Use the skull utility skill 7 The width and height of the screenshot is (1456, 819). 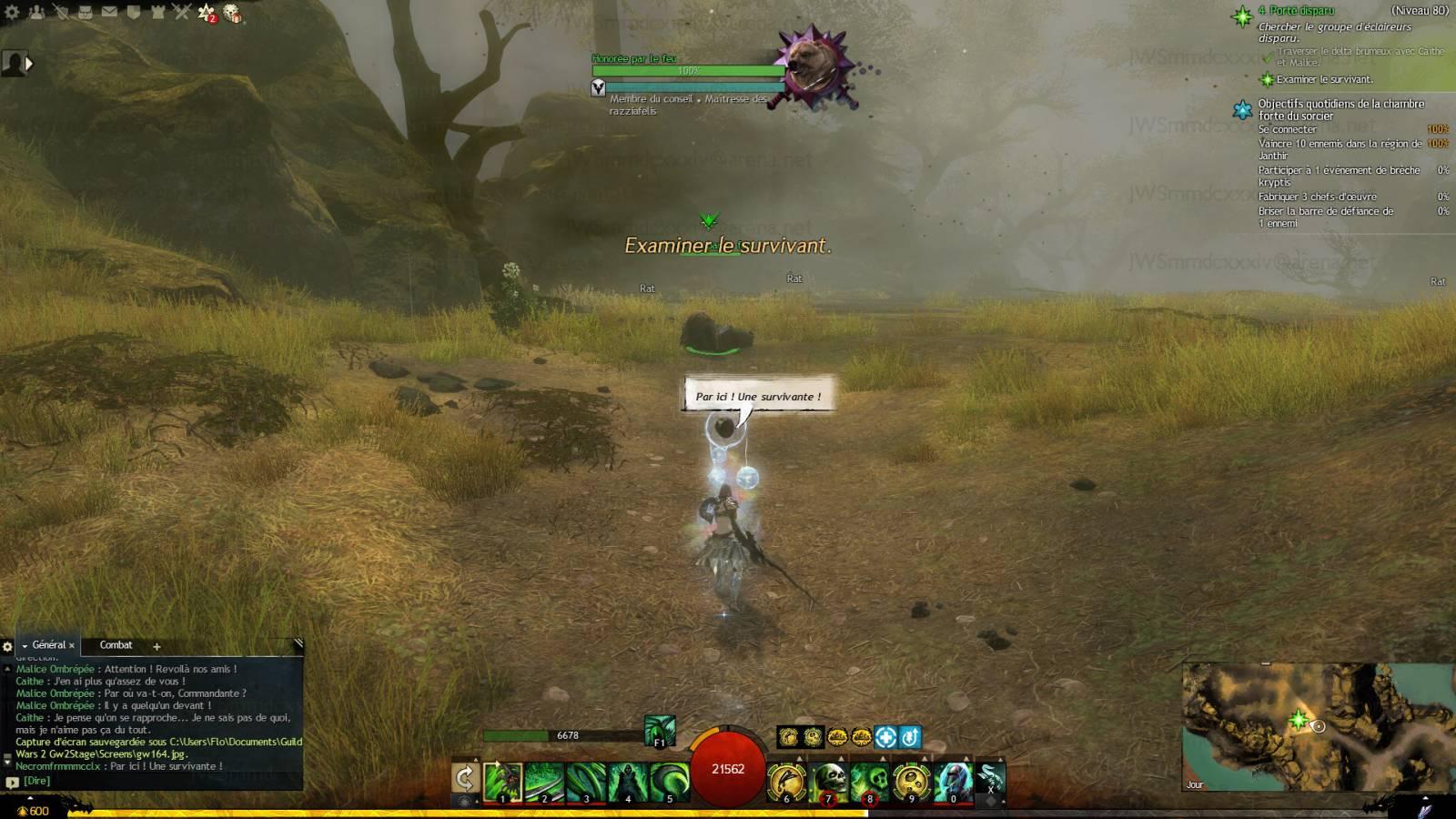(829, 782)
